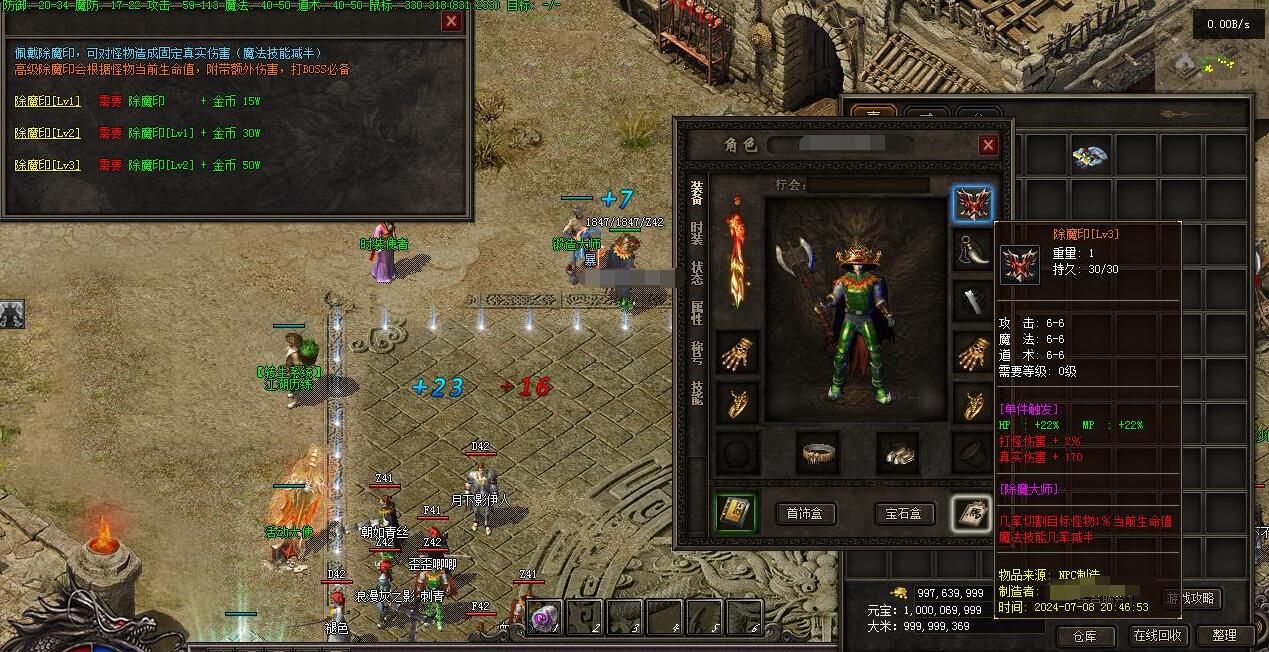Switch to the 时装 tab
This screenshot has height=652, width=1269.
[697, 233]
